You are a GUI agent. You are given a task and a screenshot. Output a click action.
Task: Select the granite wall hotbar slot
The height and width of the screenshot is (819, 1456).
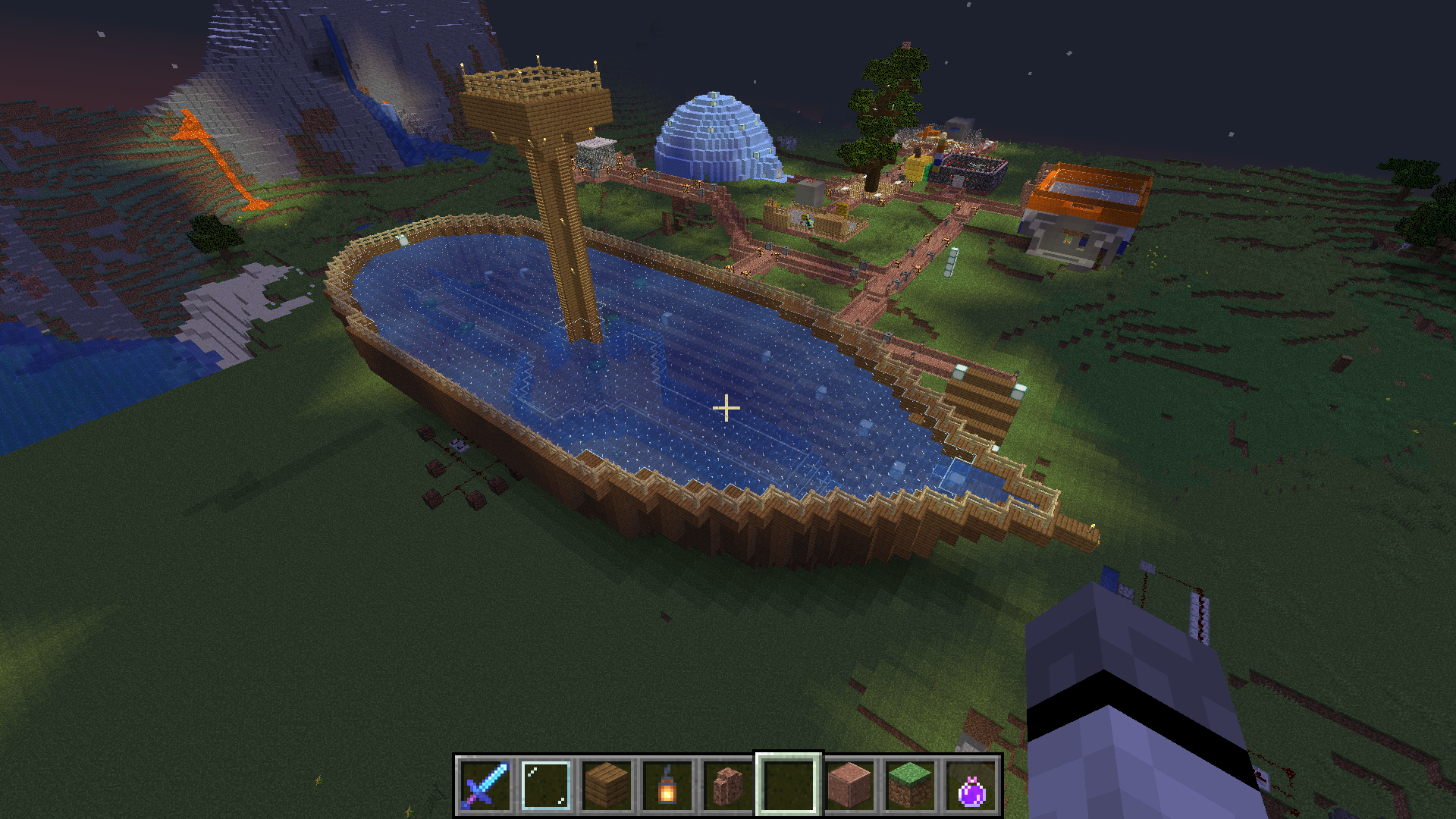coord(728,786)
